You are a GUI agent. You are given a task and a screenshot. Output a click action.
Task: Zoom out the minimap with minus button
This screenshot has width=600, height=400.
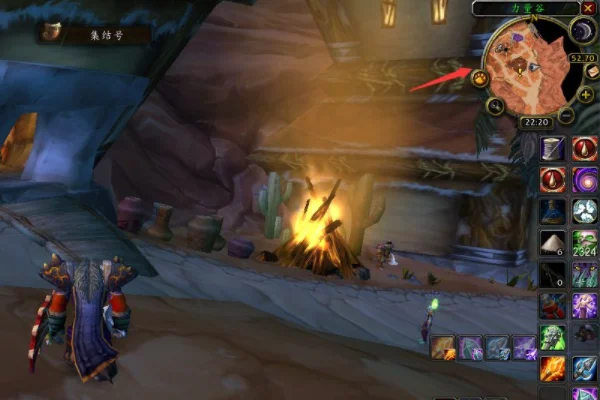[x=566, y=115]
